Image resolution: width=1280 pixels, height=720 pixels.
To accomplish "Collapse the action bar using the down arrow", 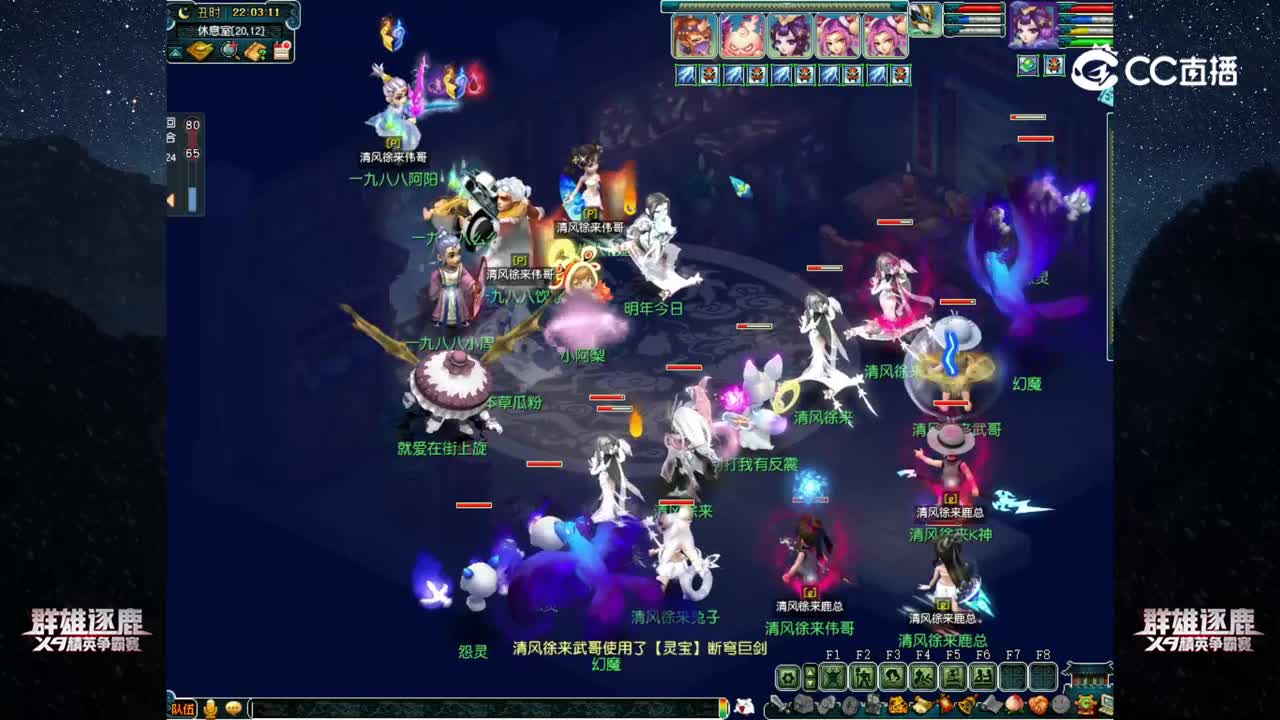I will (x=810, y=682).
